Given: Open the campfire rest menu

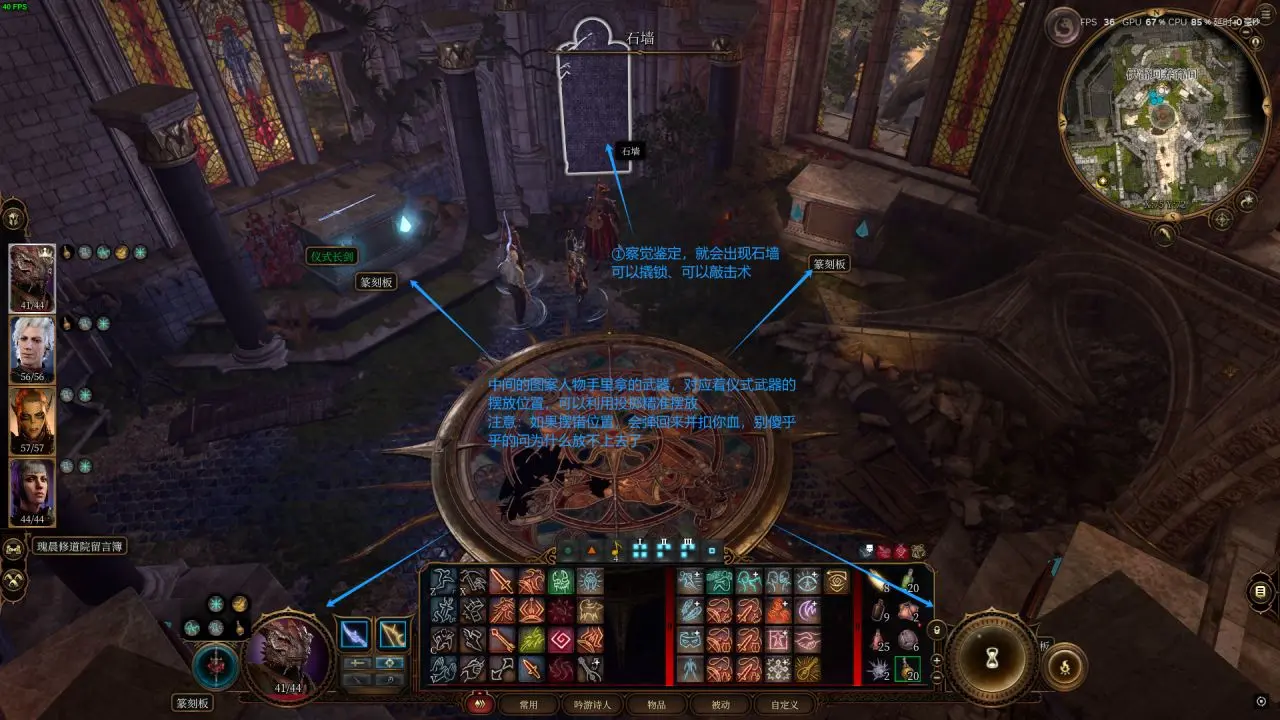Looking at the screenshot, I should 1064,666.
